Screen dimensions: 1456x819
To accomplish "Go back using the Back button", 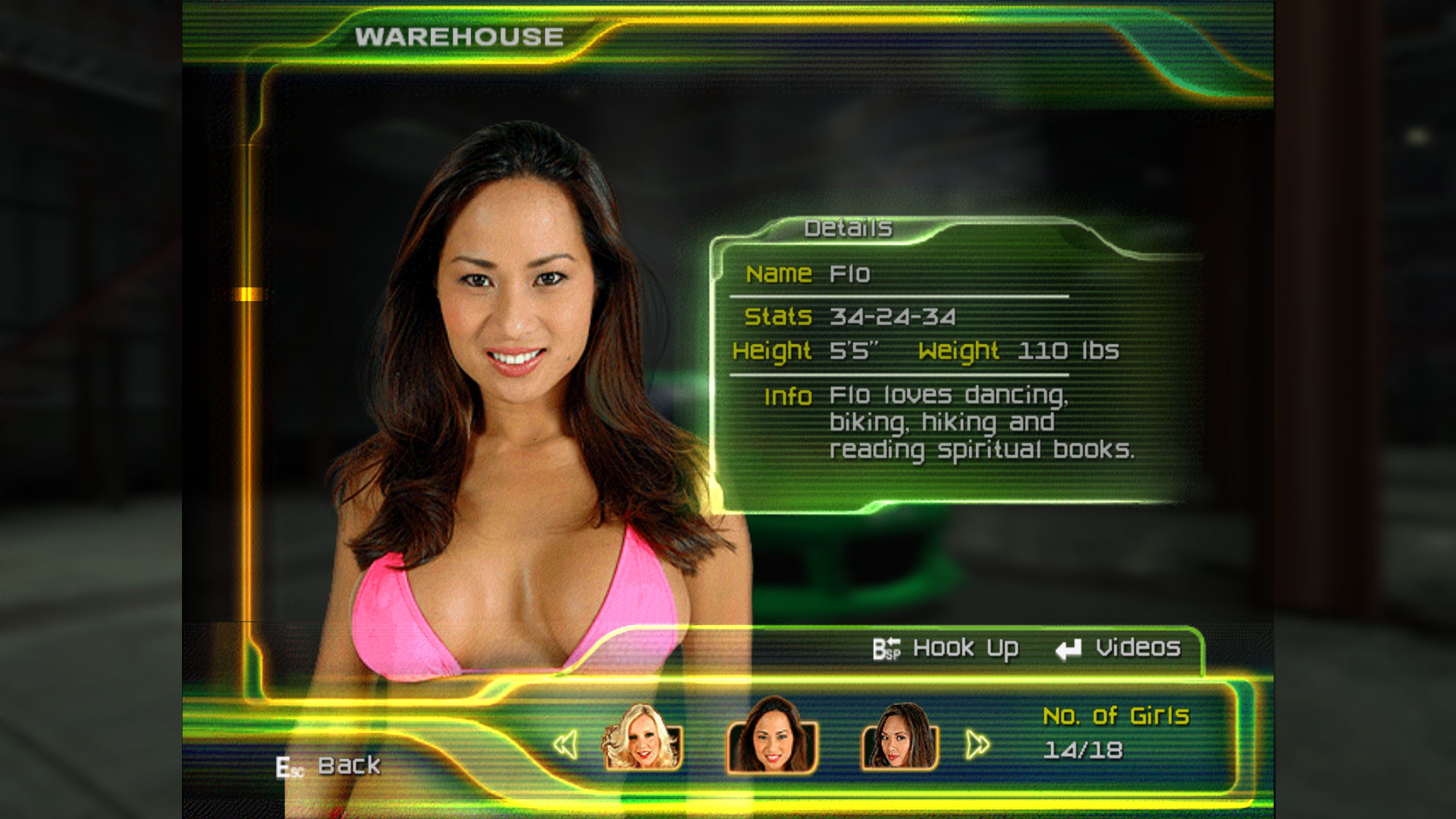I will tap(330, 766).
